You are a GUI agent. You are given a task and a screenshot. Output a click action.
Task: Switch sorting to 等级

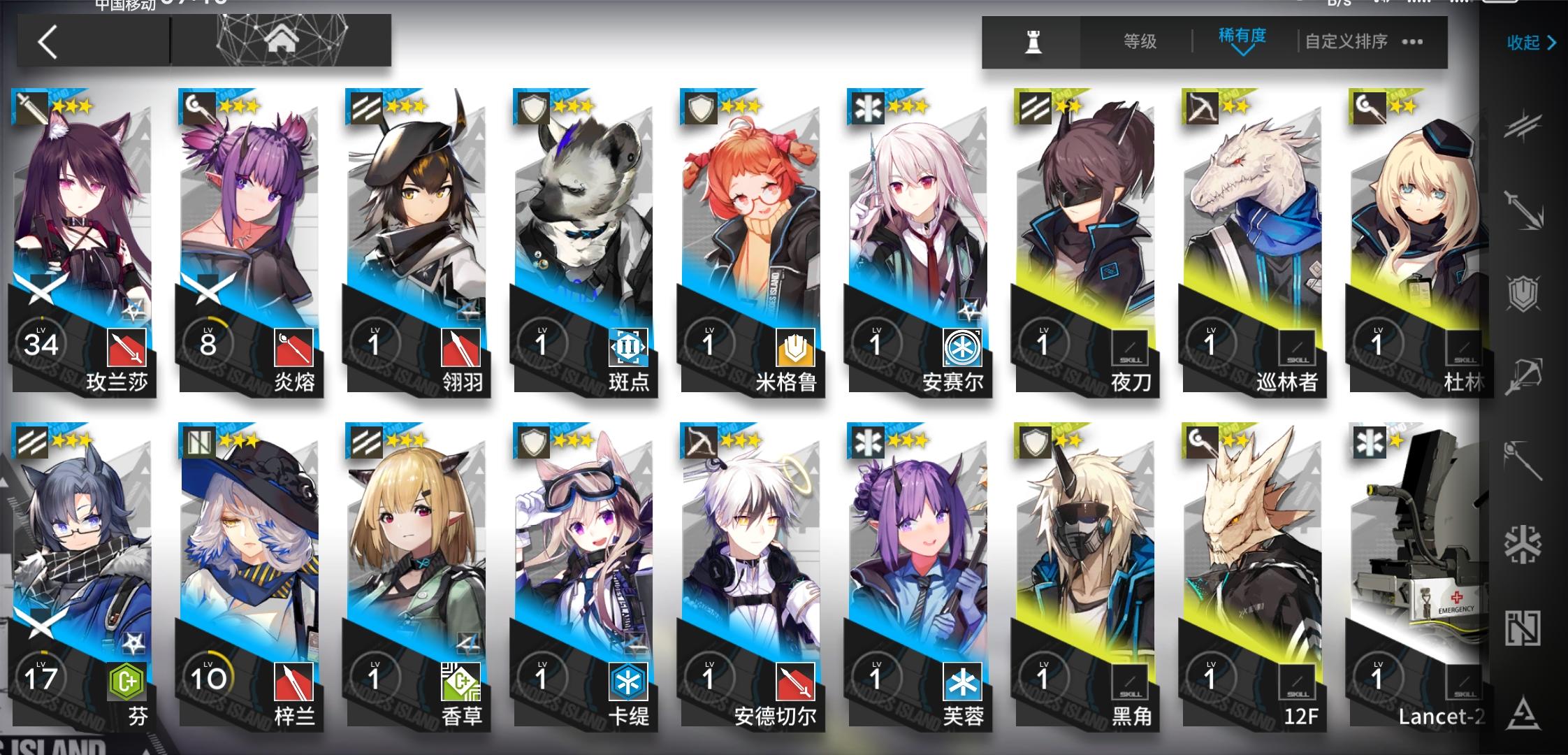pos(1139,41)
